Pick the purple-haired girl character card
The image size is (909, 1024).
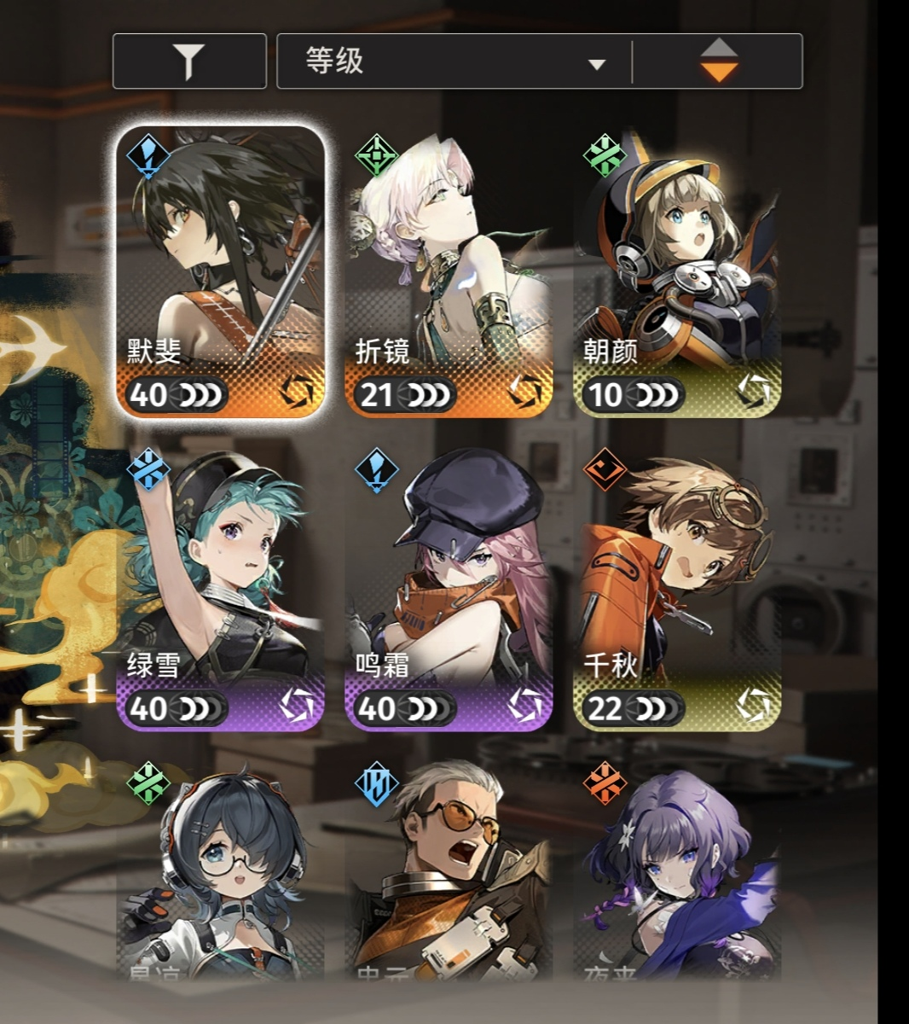(678, 875)
